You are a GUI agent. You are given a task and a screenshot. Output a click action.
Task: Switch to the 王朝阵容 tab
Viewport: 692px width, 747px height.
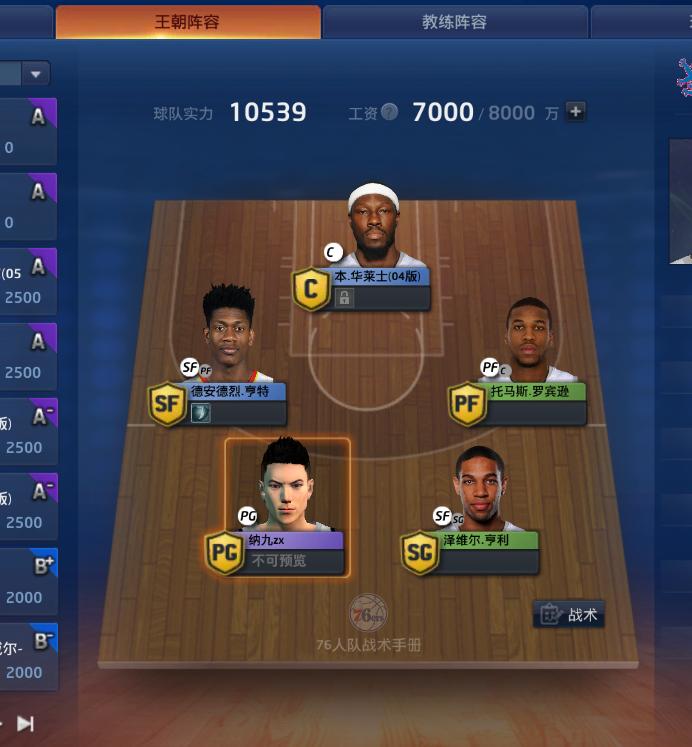[x=188, y=22]
